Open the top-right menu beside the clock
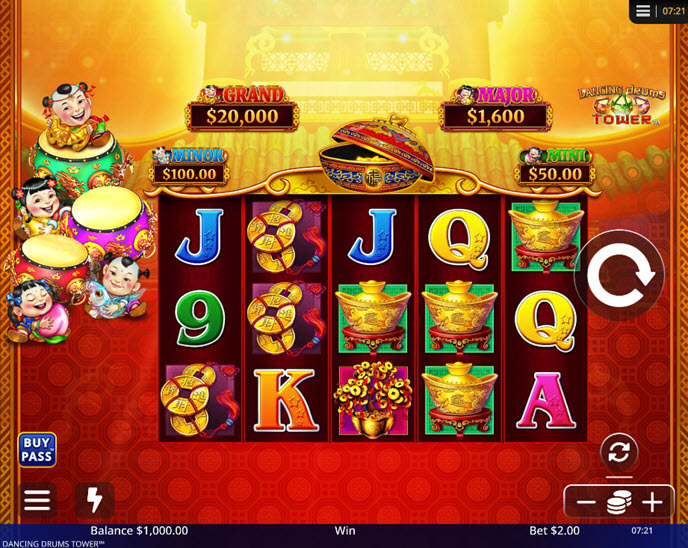Viewport: 688px width, 548px height. point(643,11)
